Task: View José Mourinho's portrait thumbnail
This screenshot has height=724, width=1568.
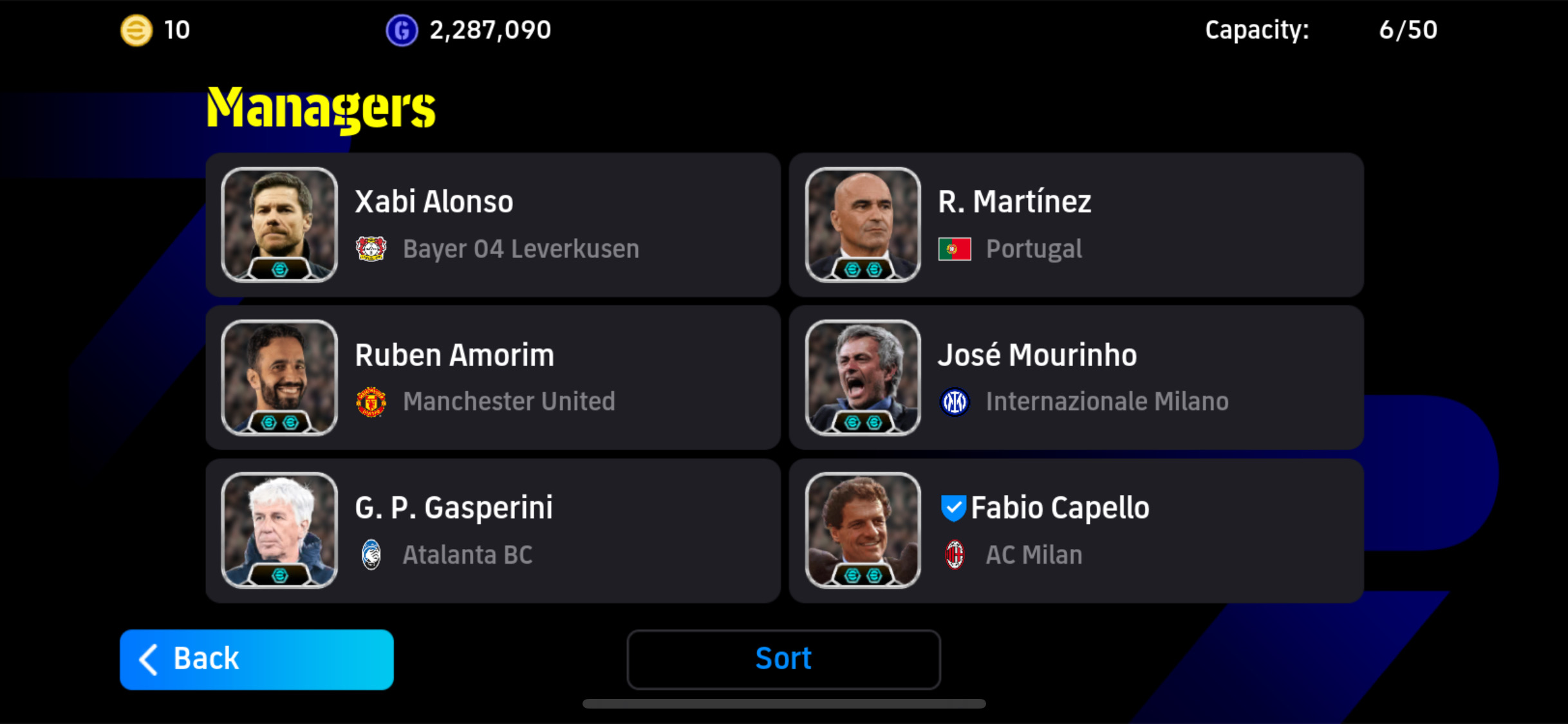Action: click(863, 378)
